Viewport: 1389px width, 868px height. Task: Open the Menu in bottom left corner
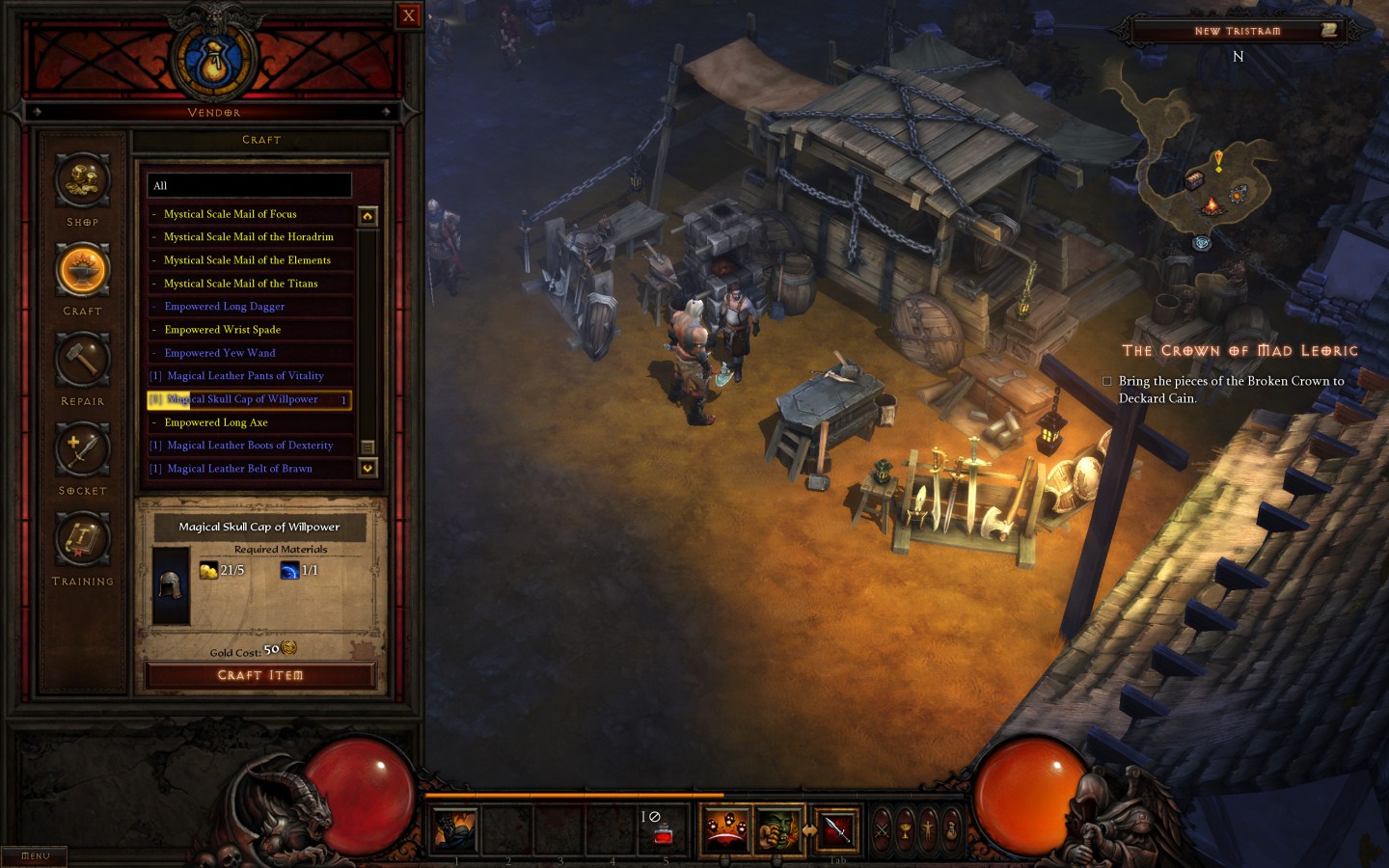click(33, 854)
